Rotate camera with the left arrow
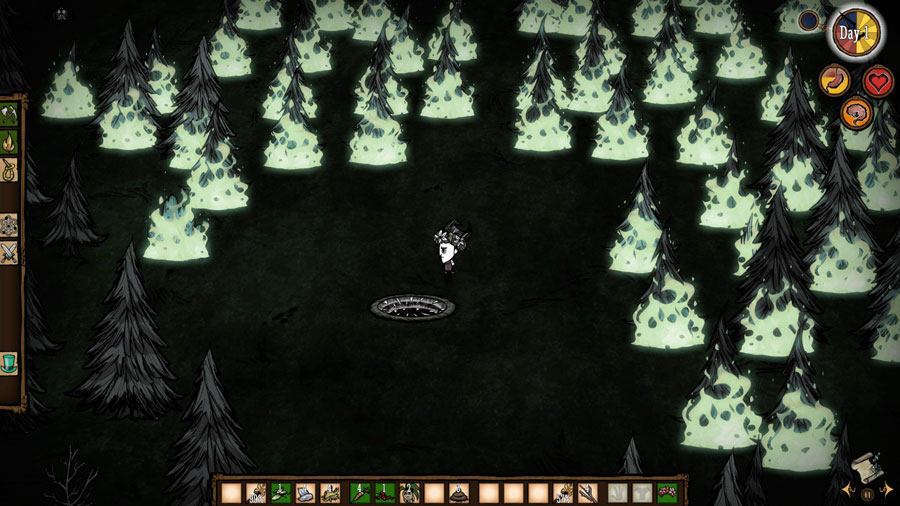The width and height of the screenshot is (900, 506). click(x=846, y=491)
